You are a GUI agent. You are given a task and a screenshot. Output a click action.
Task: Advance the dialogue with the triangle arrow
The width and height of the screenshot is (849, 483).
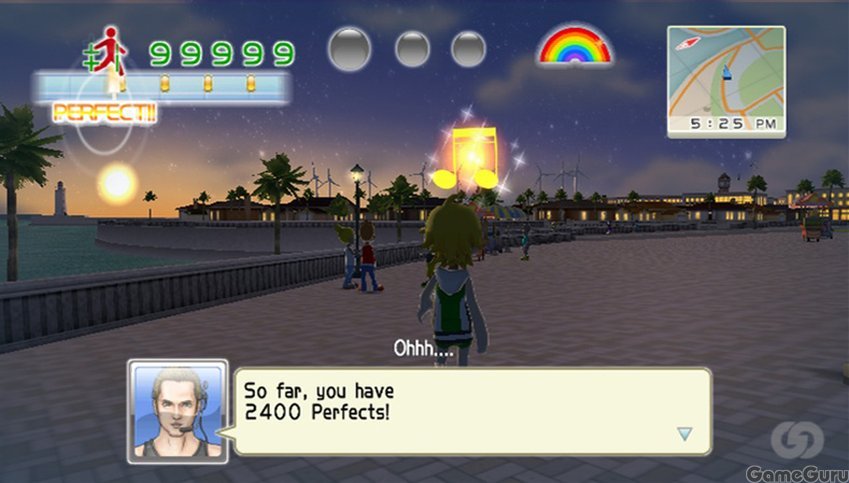[x=684, y=433]
